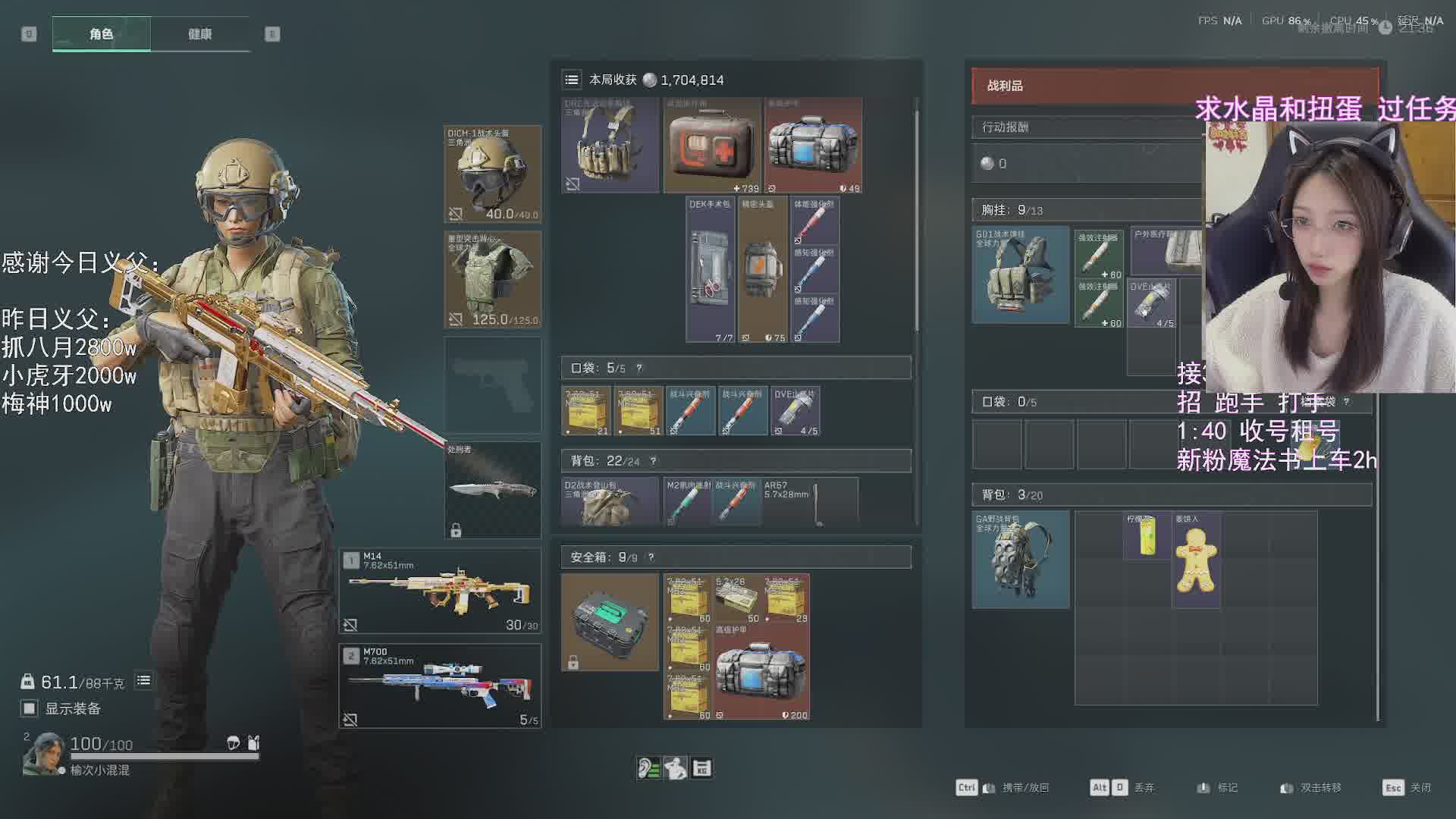Select the DICH-1 tactical helmet slot

click(x=492, y=174)
